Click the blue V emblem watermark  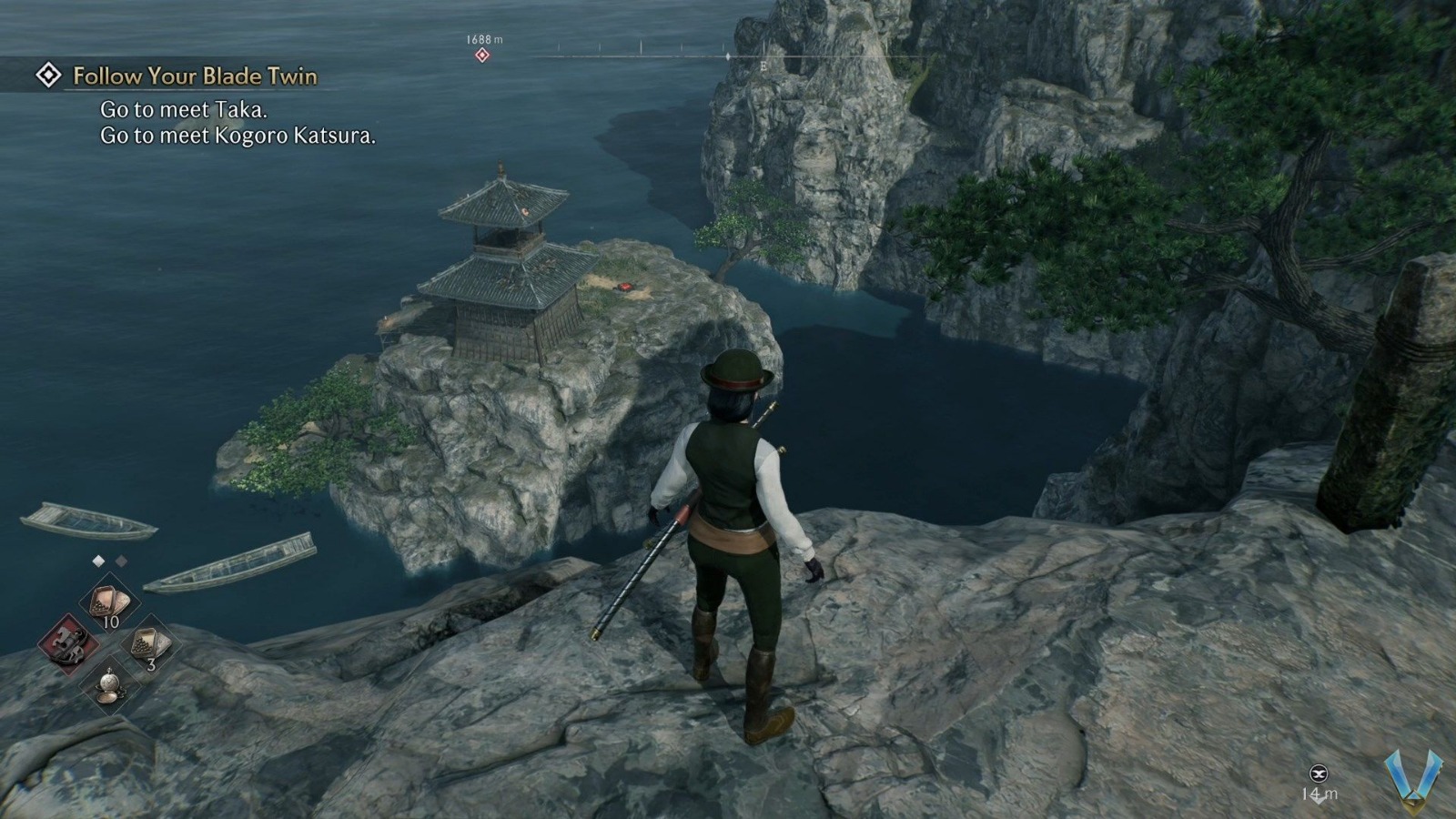[x=1413, y=781]
